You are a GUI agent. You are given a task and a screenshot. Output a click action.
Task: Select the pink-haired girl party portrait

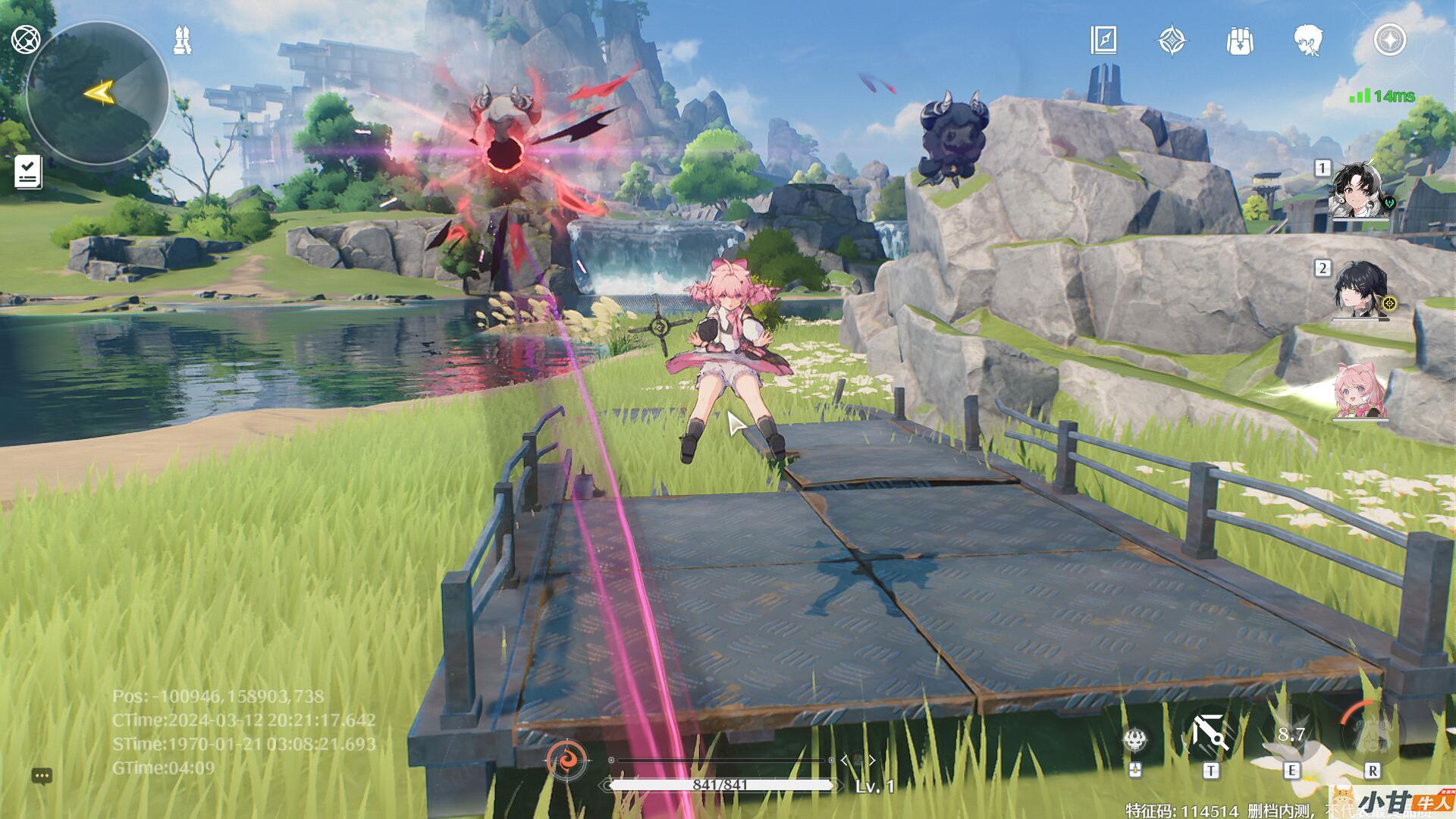(1360, 390)
